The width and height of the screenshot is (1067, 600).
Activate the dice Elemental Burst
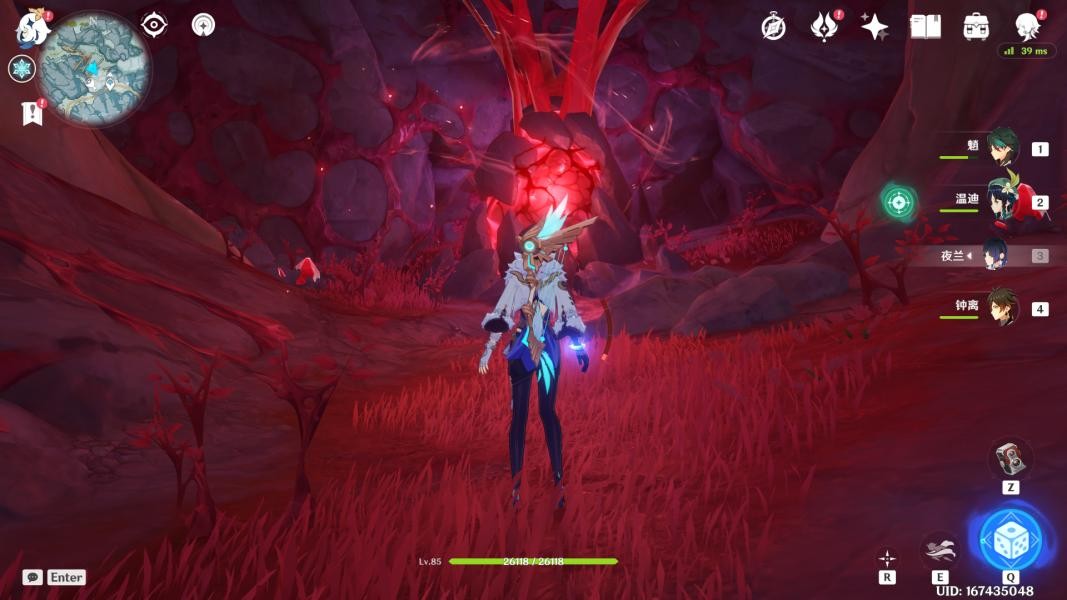(1011, 540)
